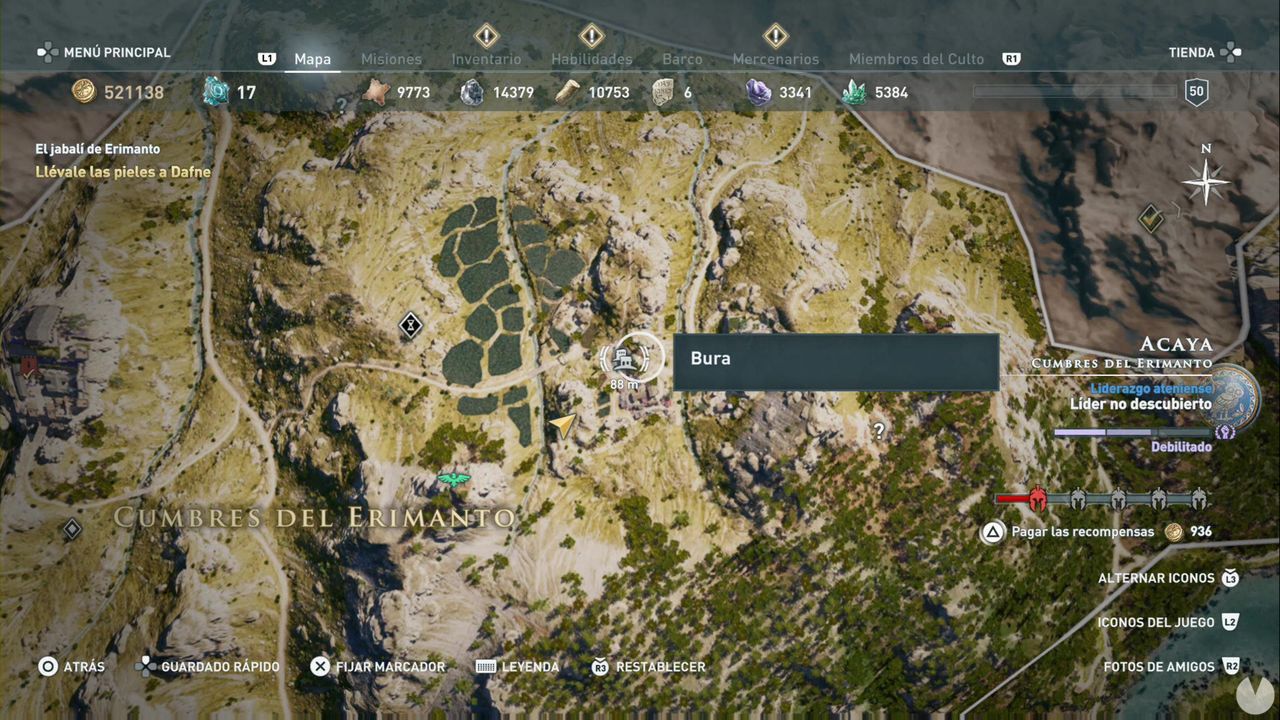
Task: Click the Bura name banner
Action: pyautogui.click(x=836, y=360)
